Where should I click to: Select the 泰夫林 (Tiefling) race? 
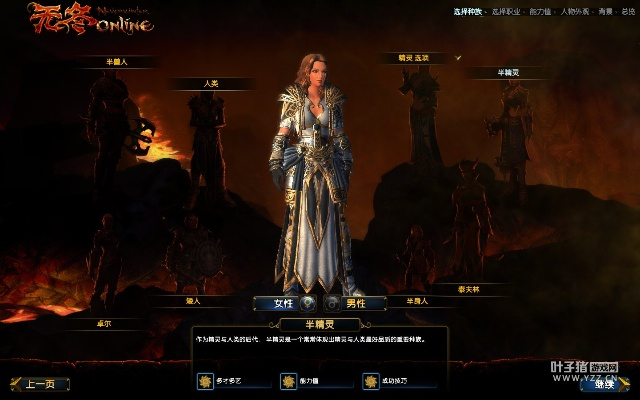point(469,287)
